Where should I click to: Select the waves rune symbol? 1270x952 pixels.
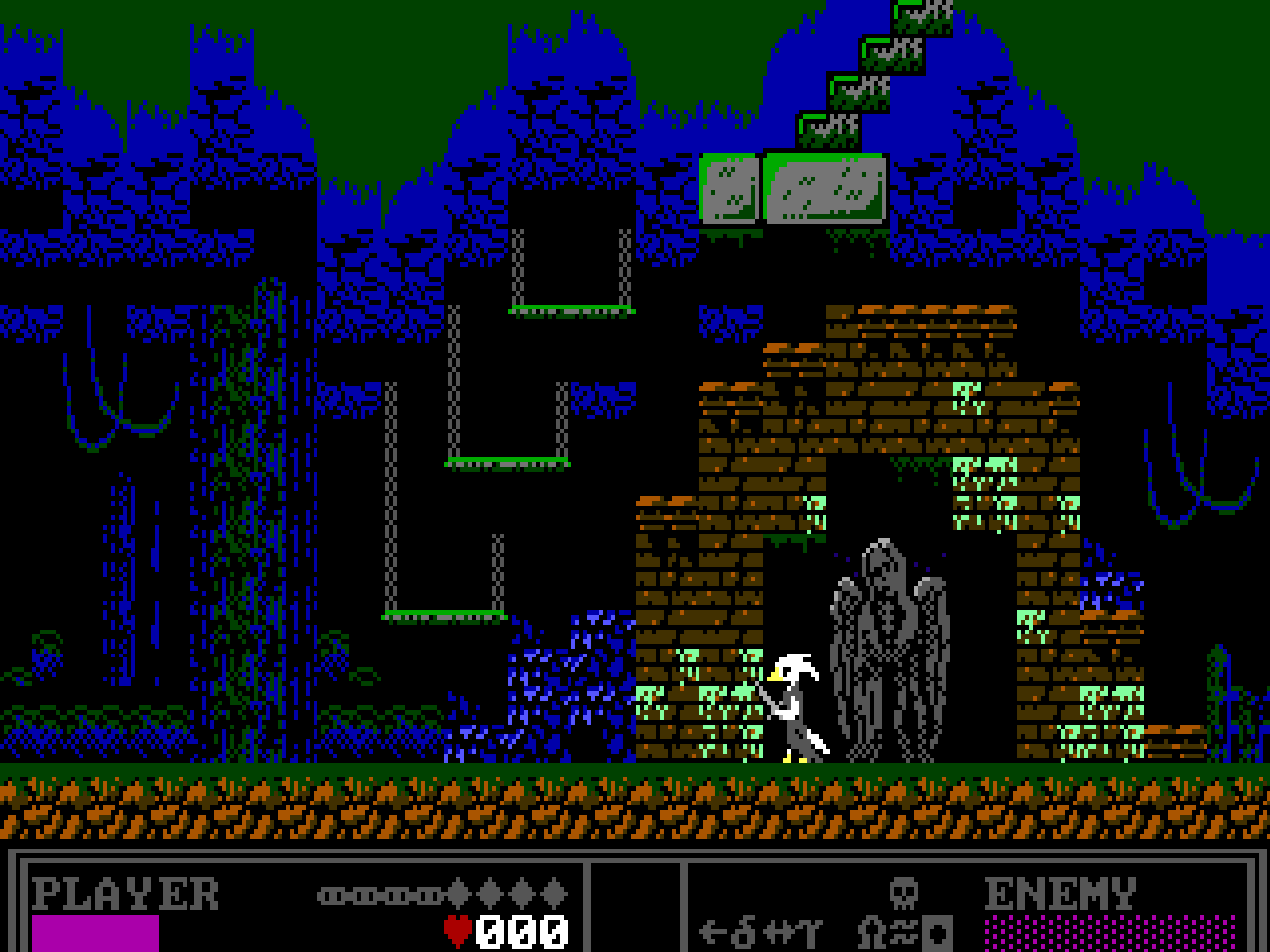(903, 932)
